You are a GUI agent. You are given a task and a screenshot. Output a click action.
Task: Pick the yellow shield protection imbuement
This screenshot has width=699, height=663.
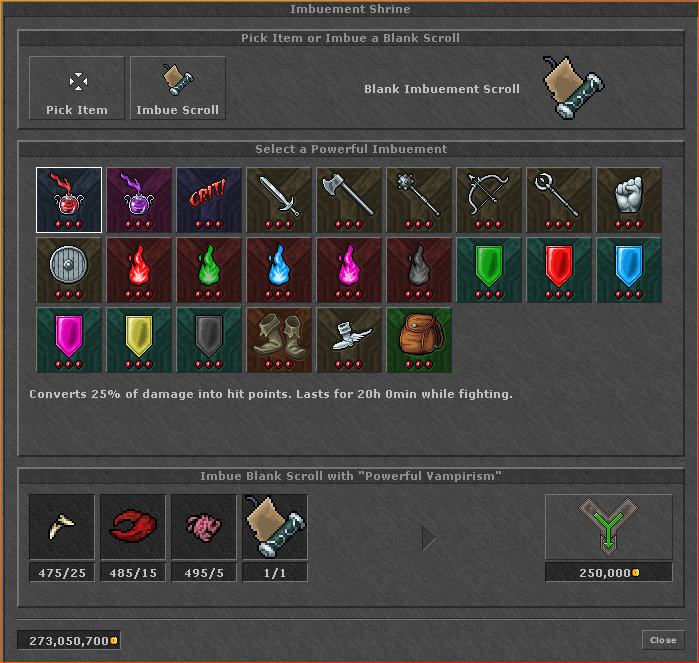[139, 339]
